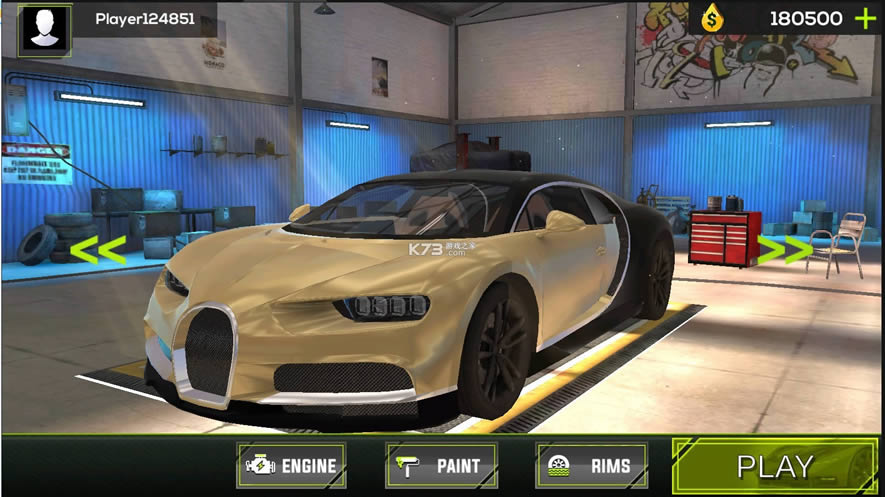This screenshot has width=885, height=497.
Task: Open the Player124851 profile avatar
Action: pyautogui.click(x=44, y=30)
